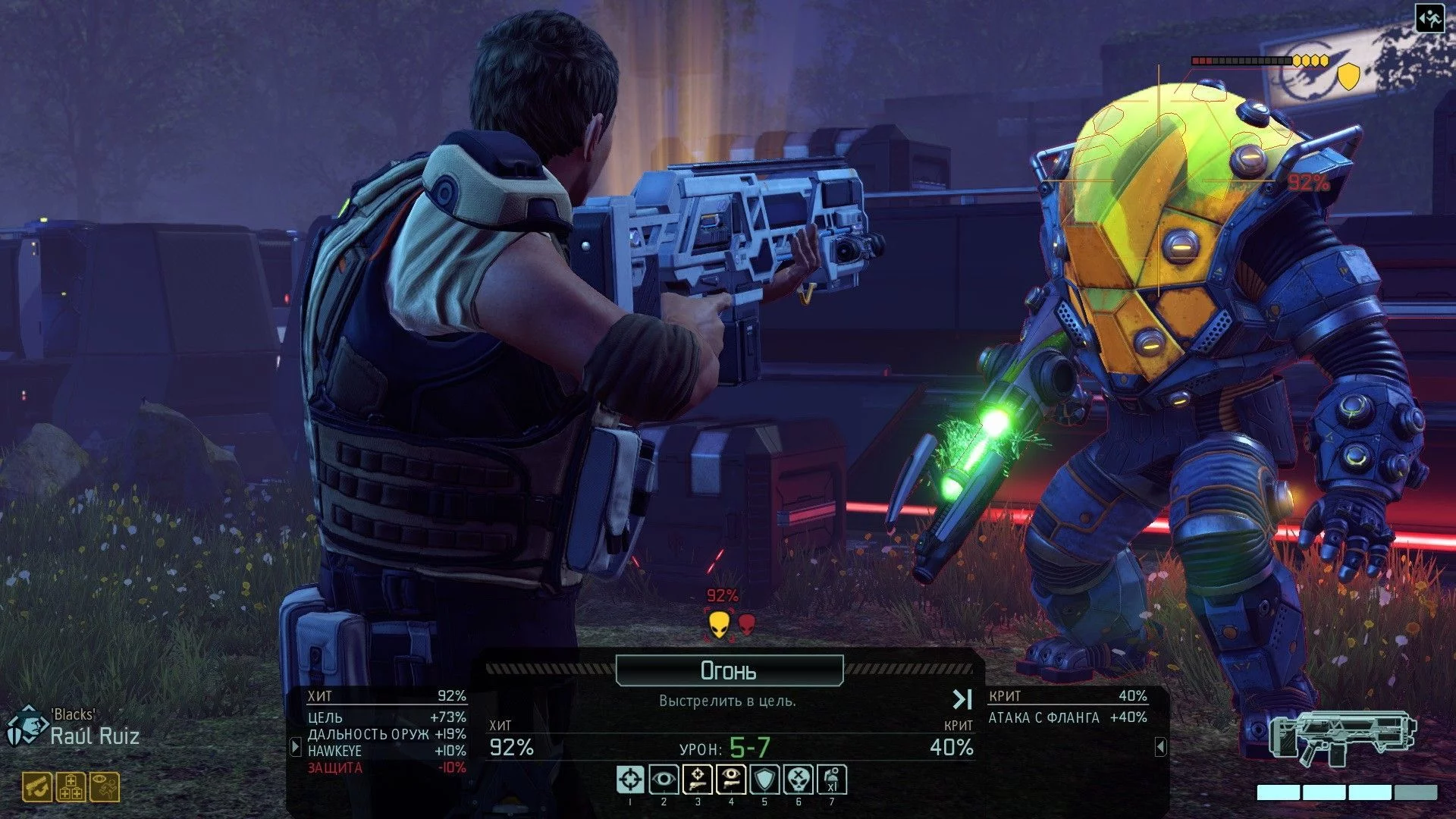The width and height of the screenshot is (1456, 819).
Task: Activate the shield Hunker Down ability
Action: 764,780
